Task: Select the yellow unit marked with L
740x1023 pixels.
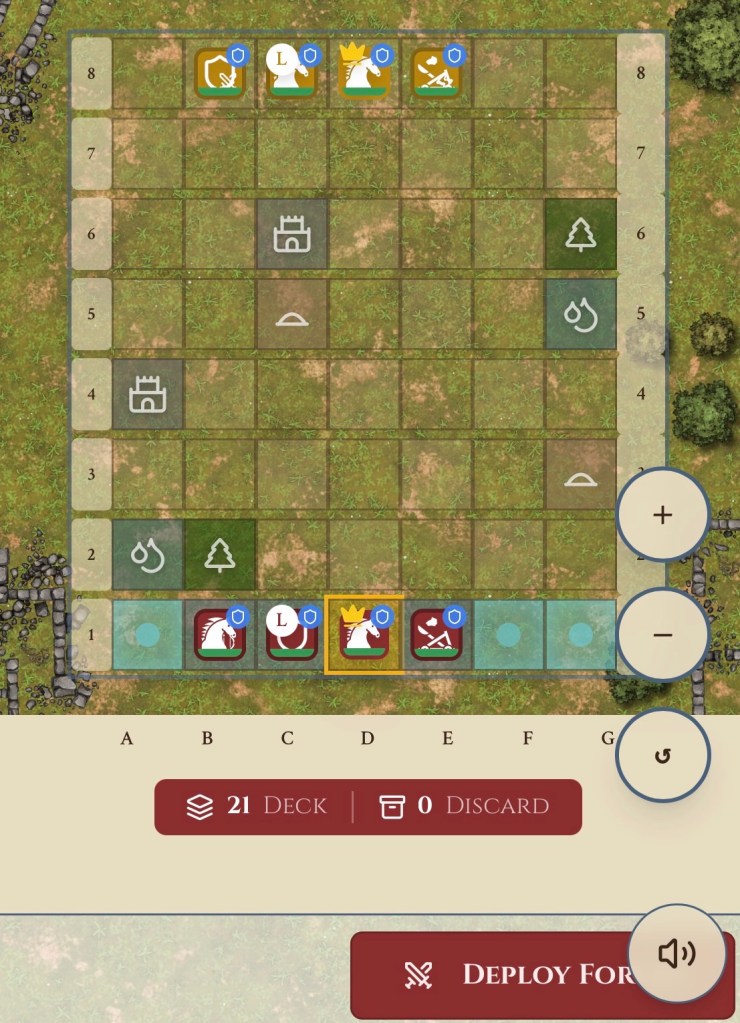Action: coord(292,73)
